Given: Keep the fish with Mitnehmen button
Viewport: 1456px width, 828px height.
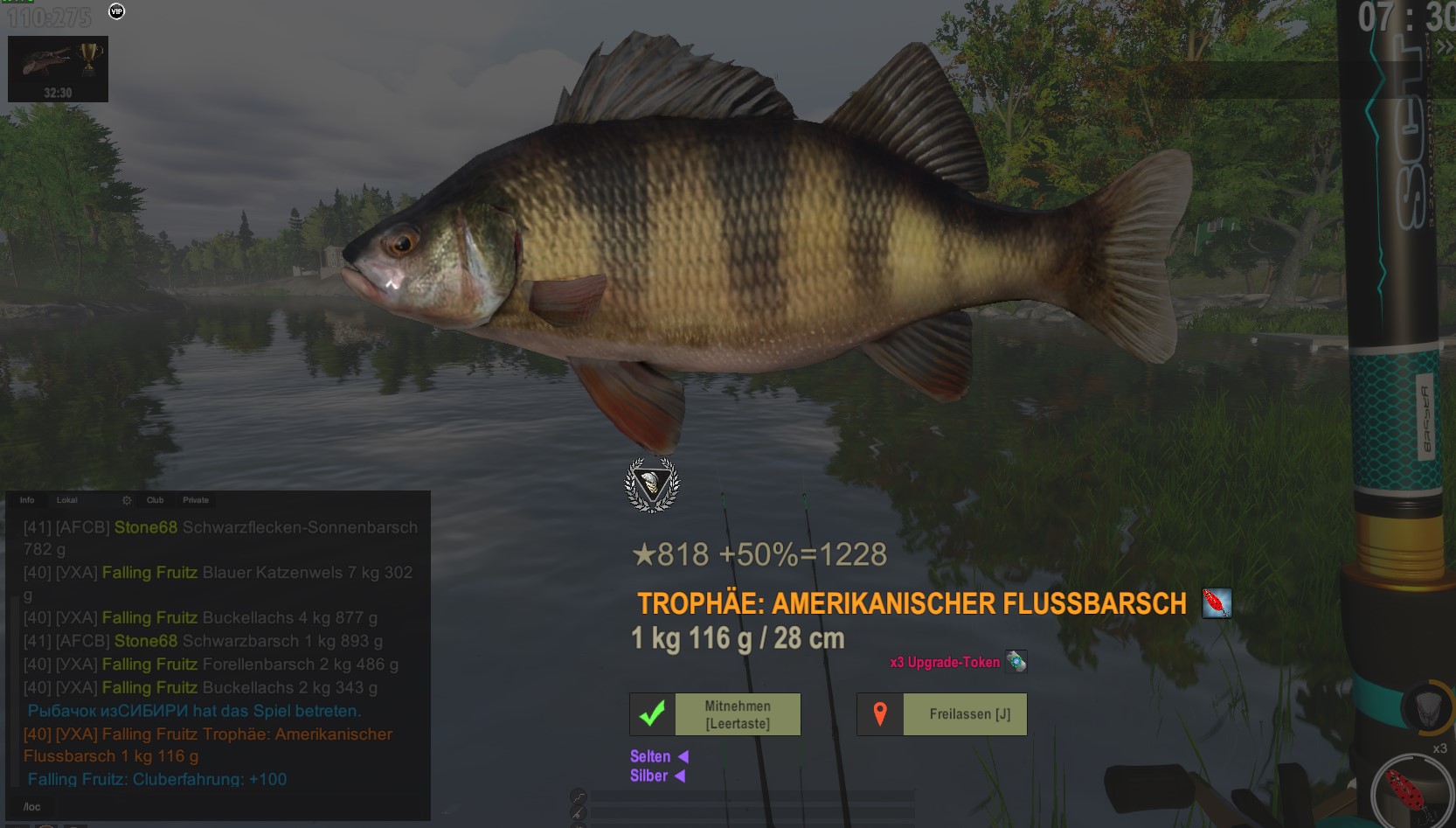Looking at the screenshot, I should (x=715, y=714).
